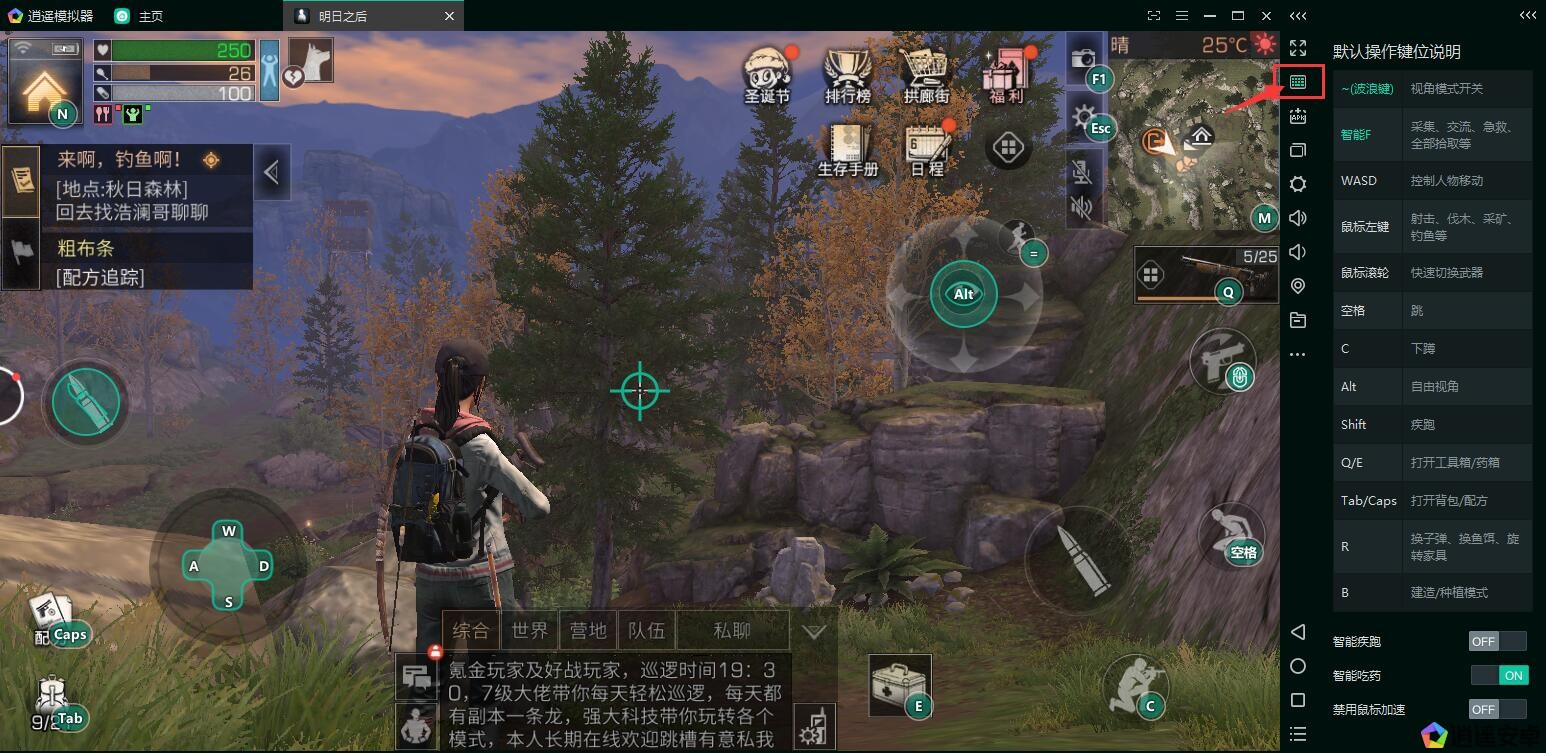Screen dimensions: 1546x753
Task: Tap the pistol fire button
Action: [1222, 360]
